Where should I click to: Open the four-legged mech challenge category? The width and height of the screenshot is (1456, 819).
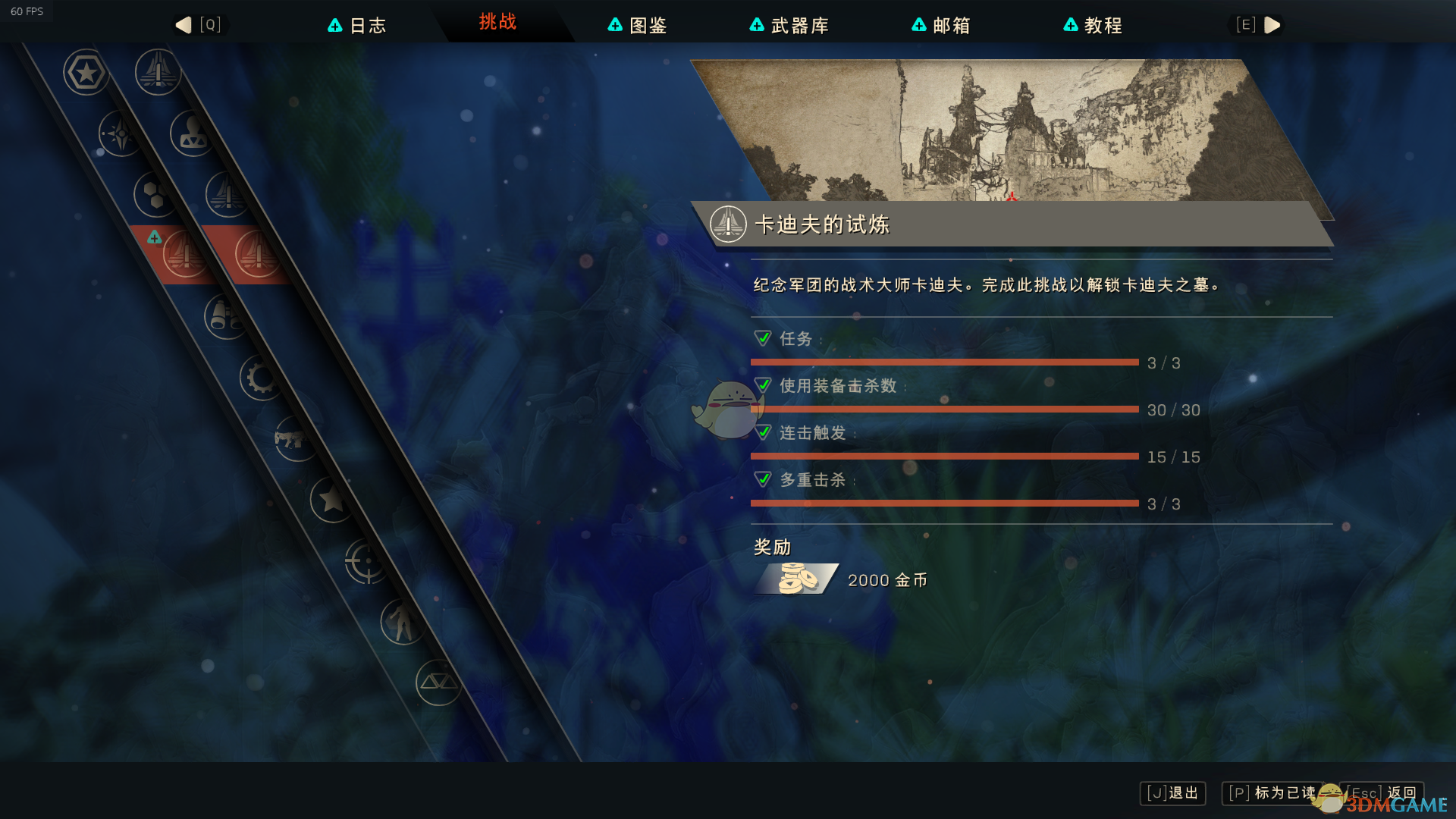click(296, 438)
